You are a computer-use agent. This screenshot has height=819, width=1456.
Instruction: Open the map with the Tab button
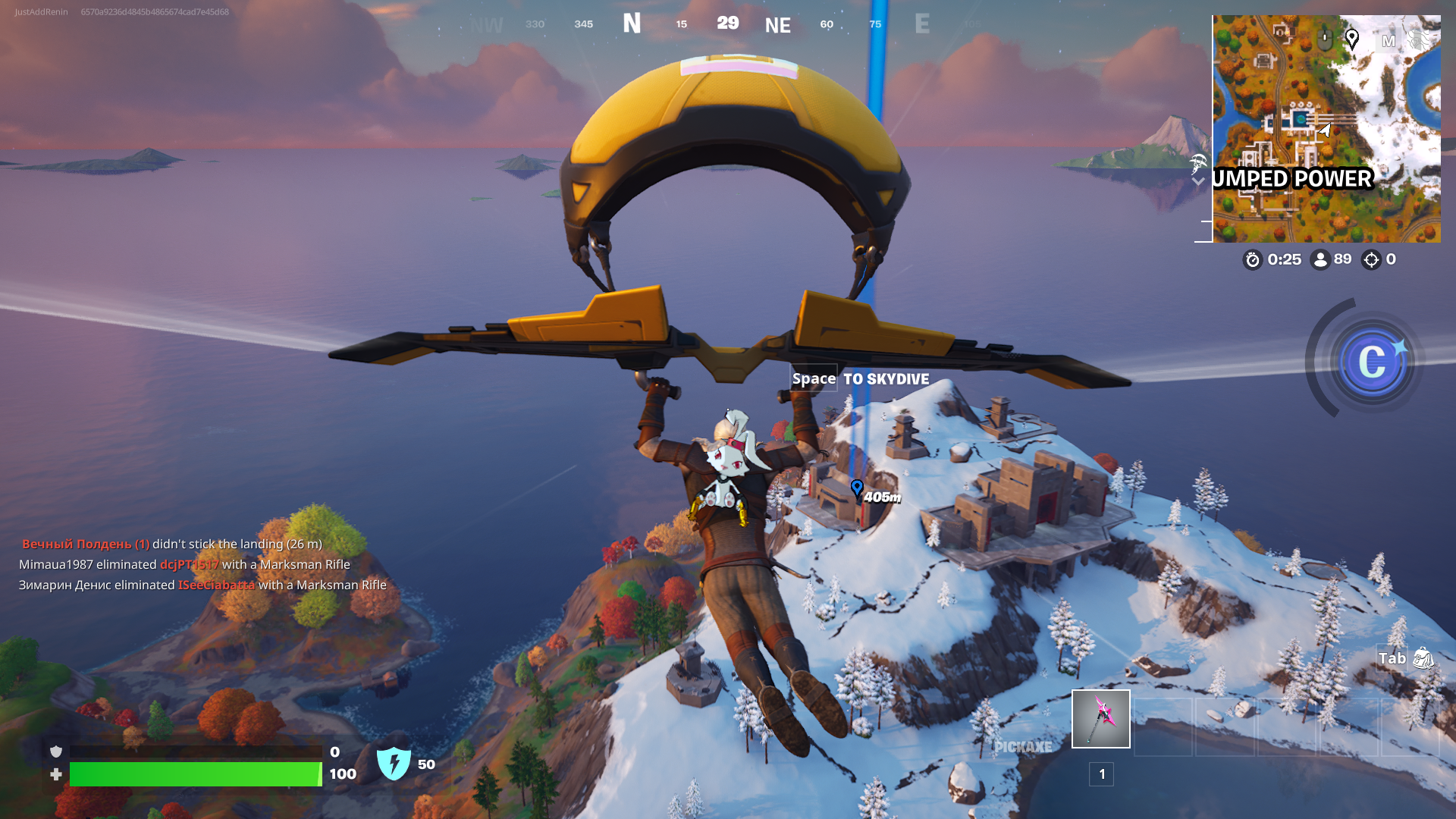coord(1392,659)
